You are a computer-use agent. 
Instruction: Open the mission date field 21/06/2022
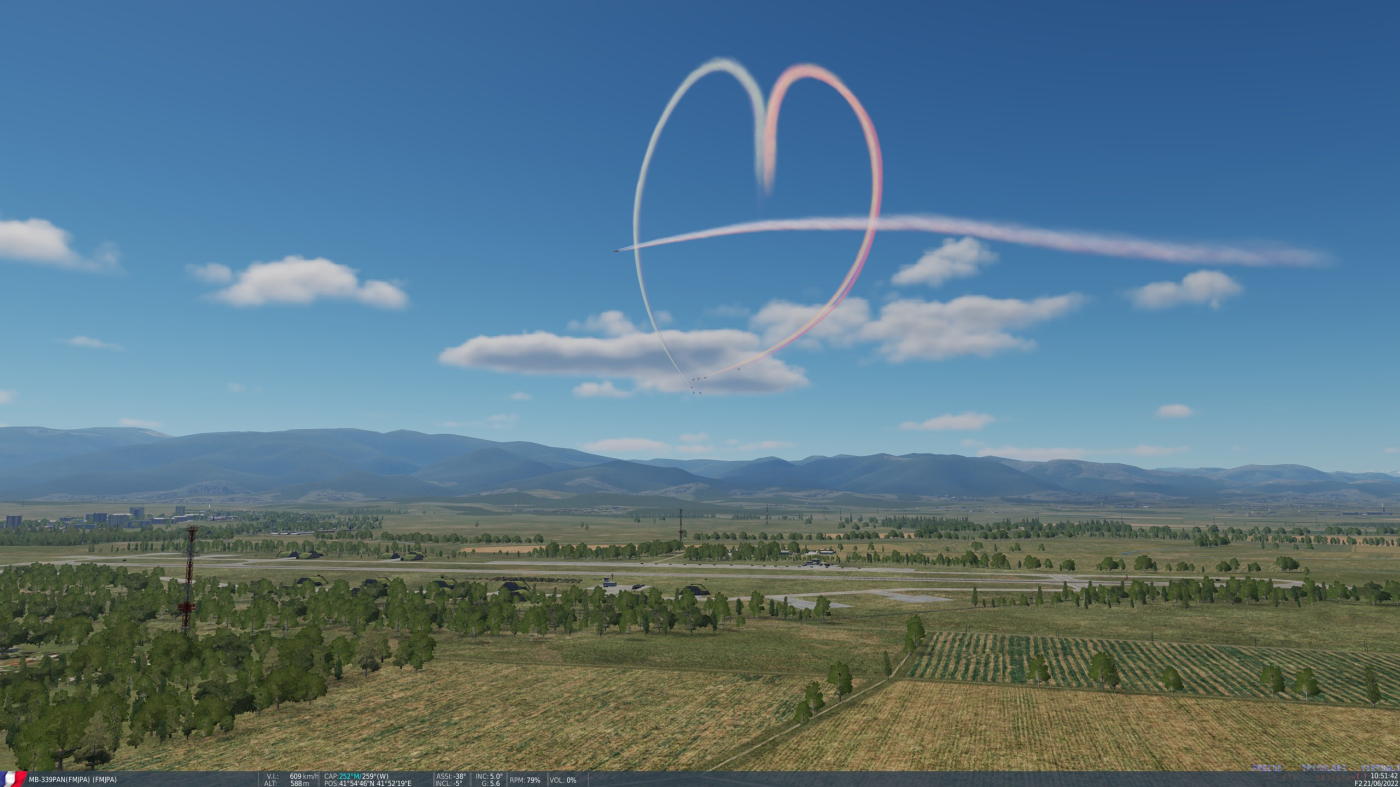(1383, 783)
